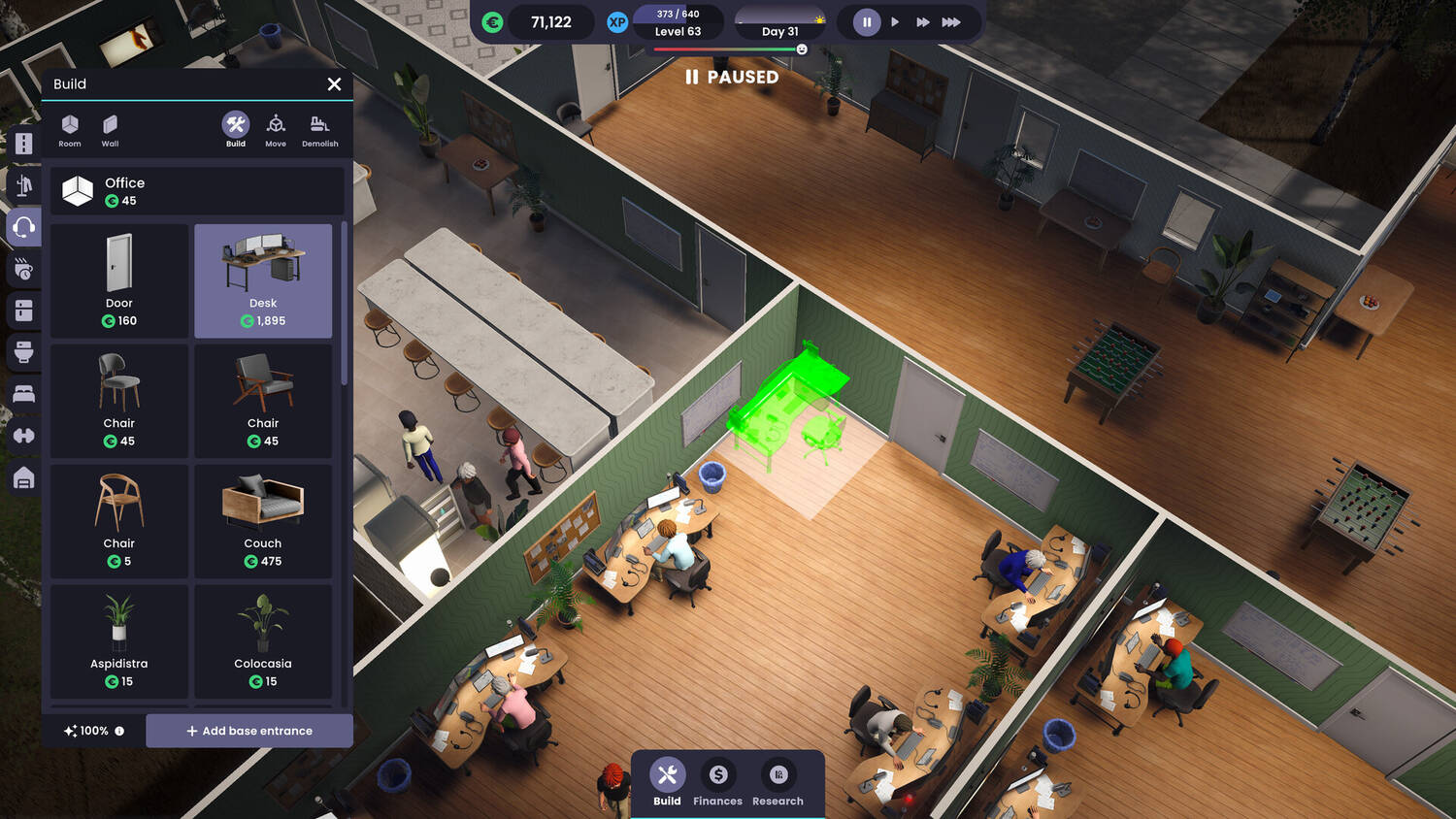The height and width of the screenshot is (819, 1456).
Task: Pick the Colocasia plant
Action: coord(263,641)
